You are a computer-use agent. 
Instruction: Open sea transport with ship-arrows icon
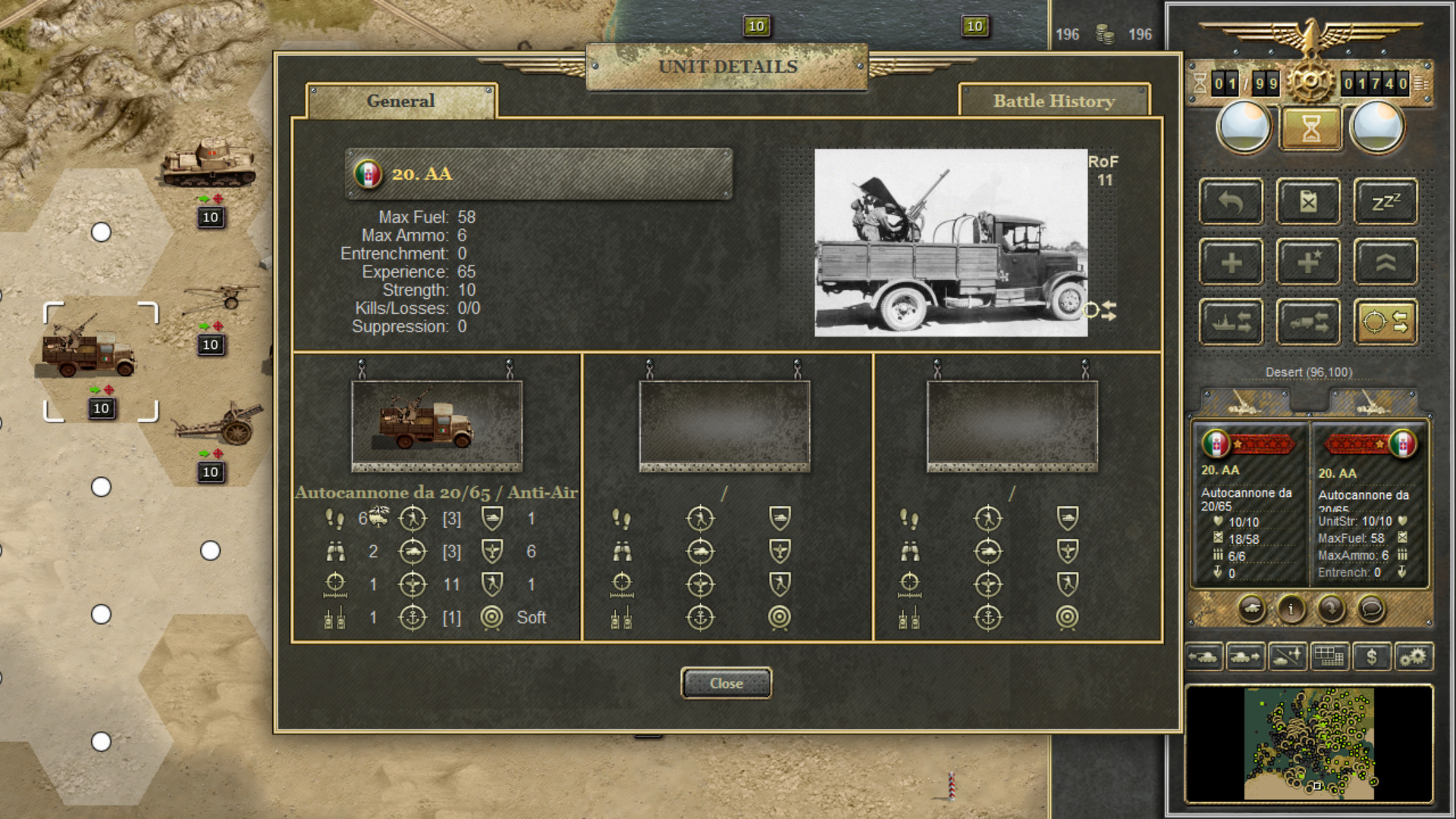coord(1230,322)
